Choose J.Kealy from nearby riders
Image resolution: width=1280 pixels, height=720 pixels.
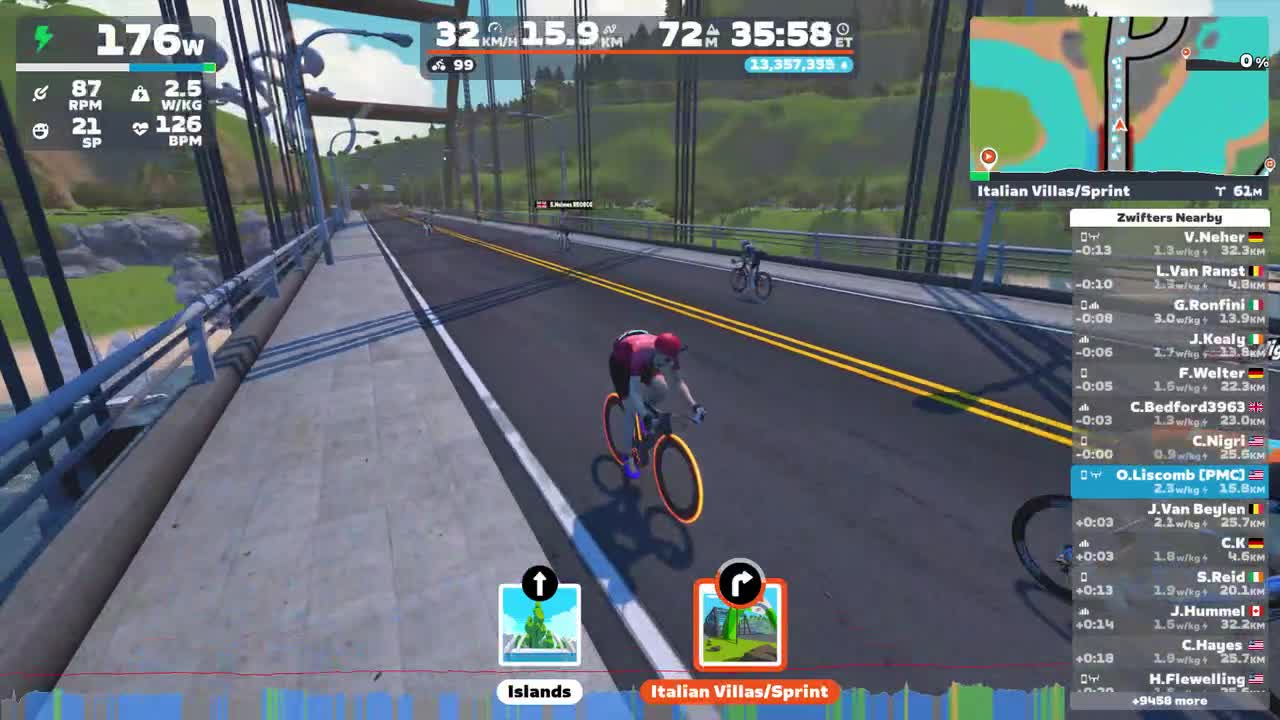pyautogui.click(x=1169, y=346)
